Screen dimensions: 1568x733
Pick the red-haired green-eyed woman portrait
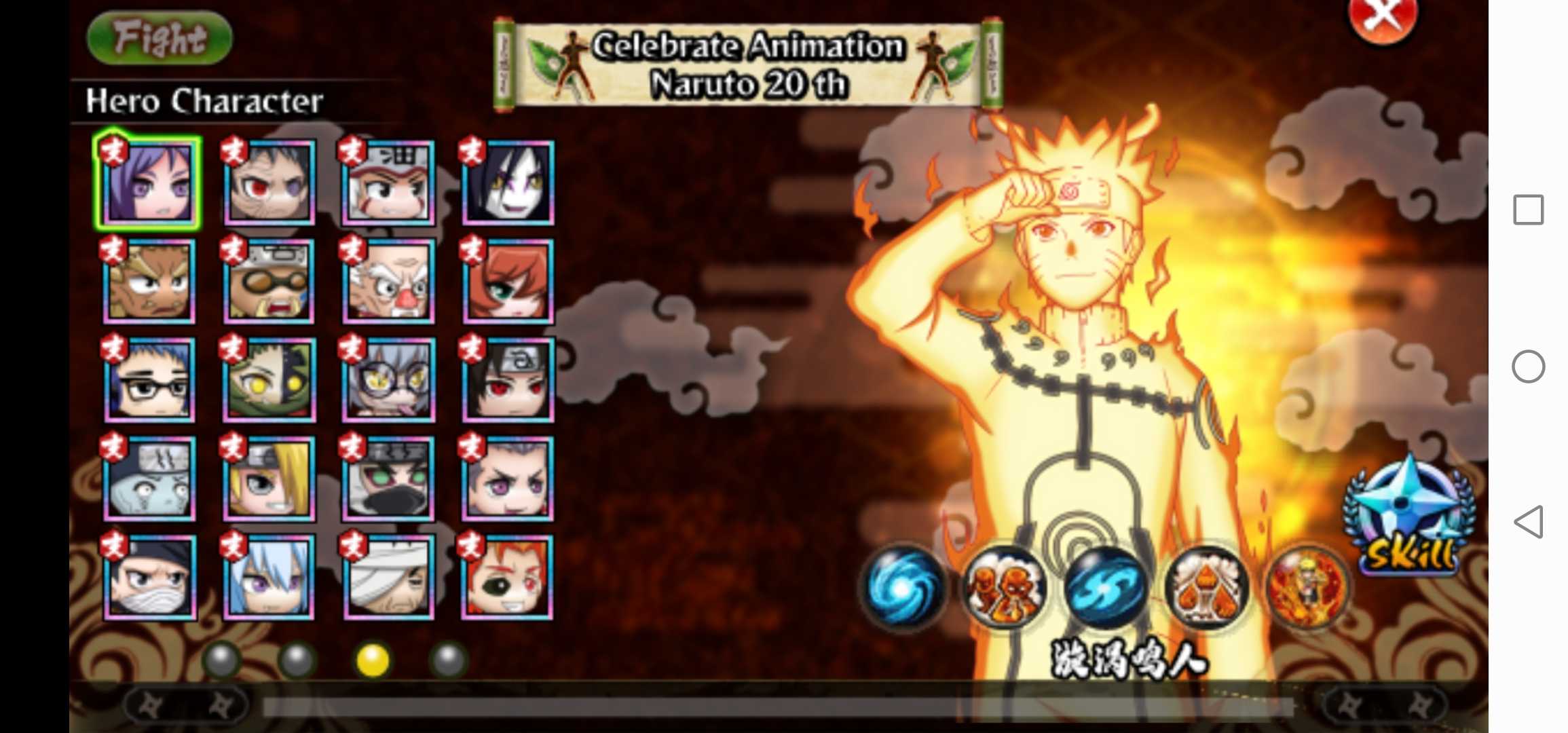coord(508,280)
